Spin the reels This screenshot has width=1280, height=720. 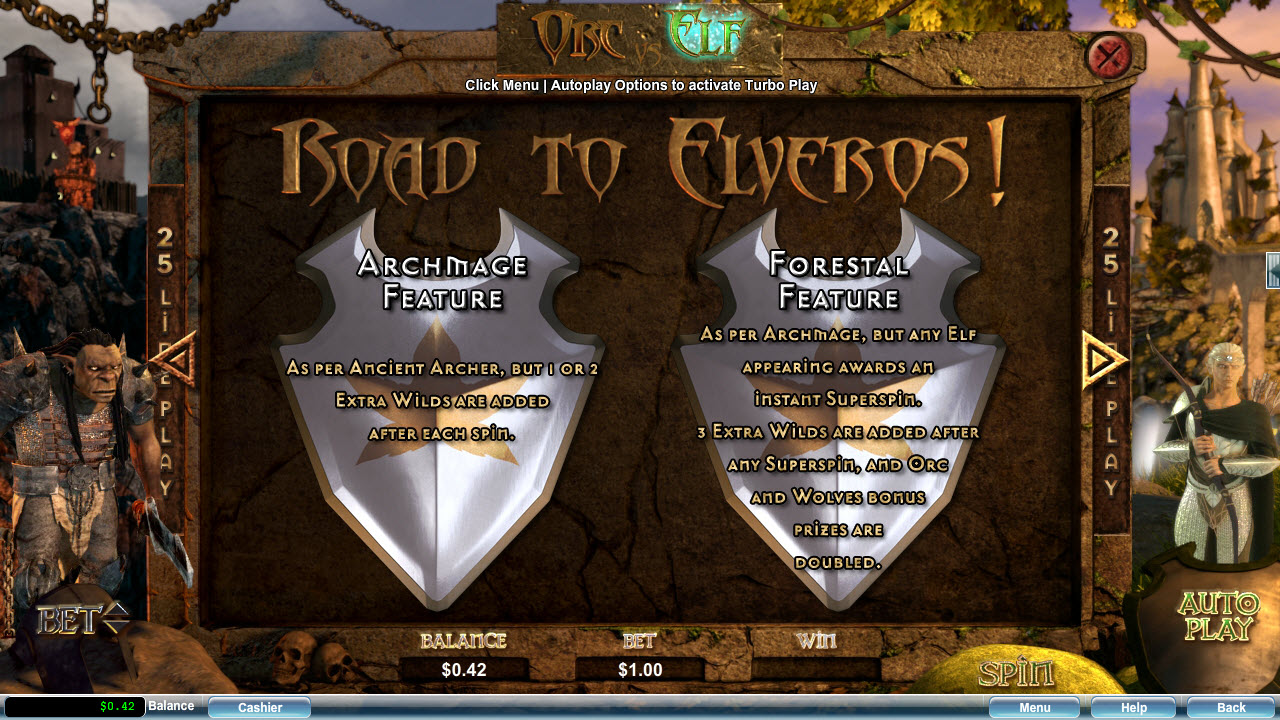pyautogui.click(x=1016, y=672)
